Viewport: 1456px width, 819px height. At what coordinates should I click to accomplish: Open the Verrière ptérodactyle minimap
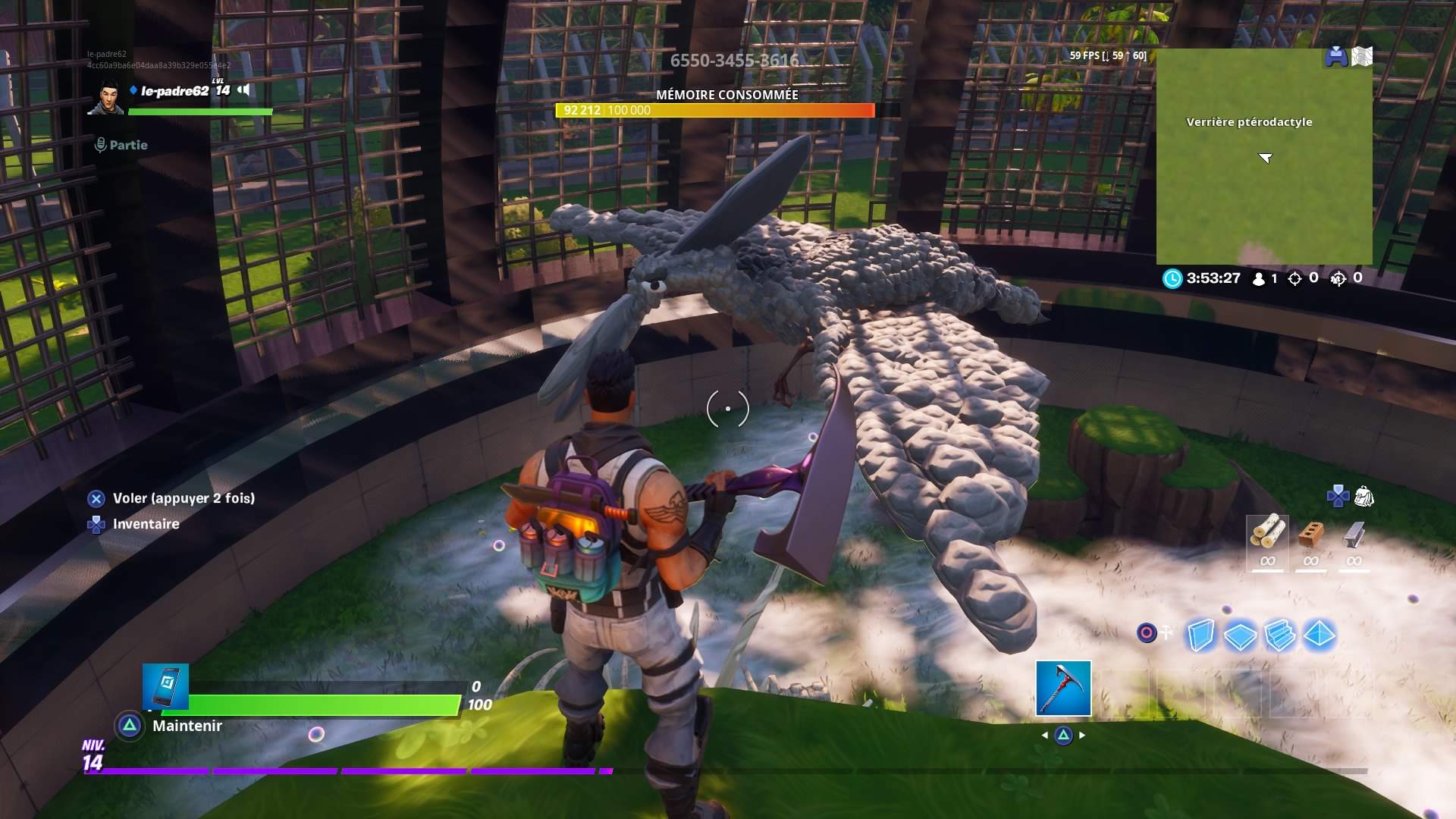click(x=1263, y=157)
